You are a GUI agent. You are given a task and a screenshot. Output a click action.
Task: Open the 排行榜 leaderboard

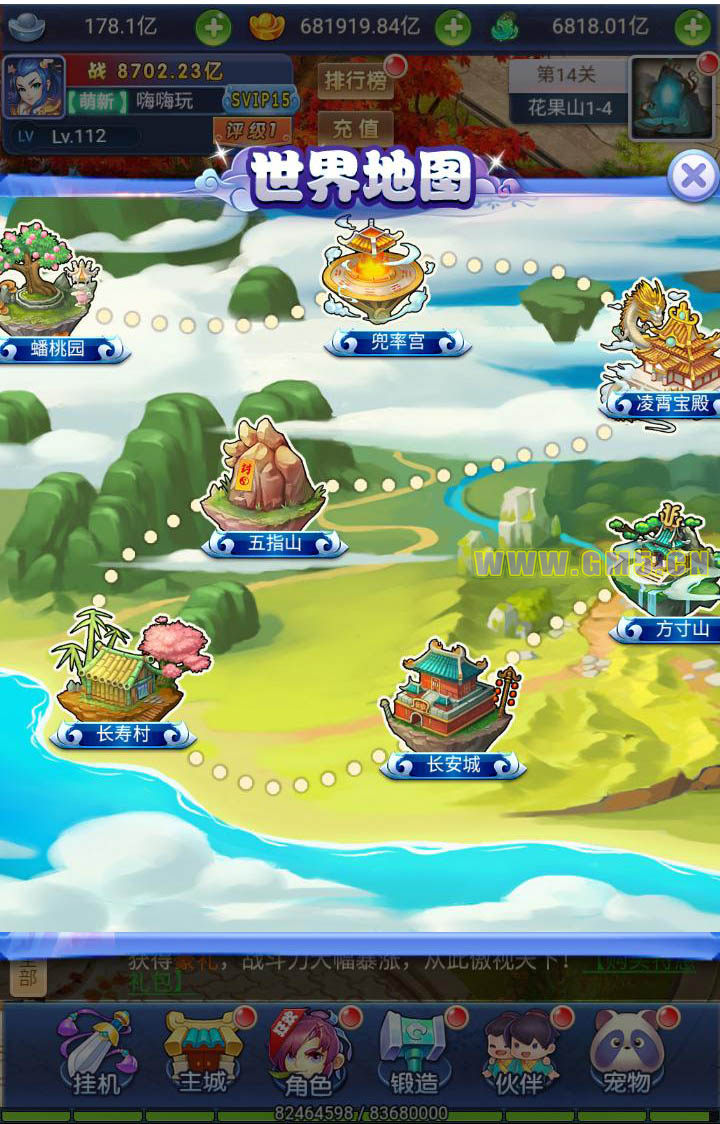[355, 81]
